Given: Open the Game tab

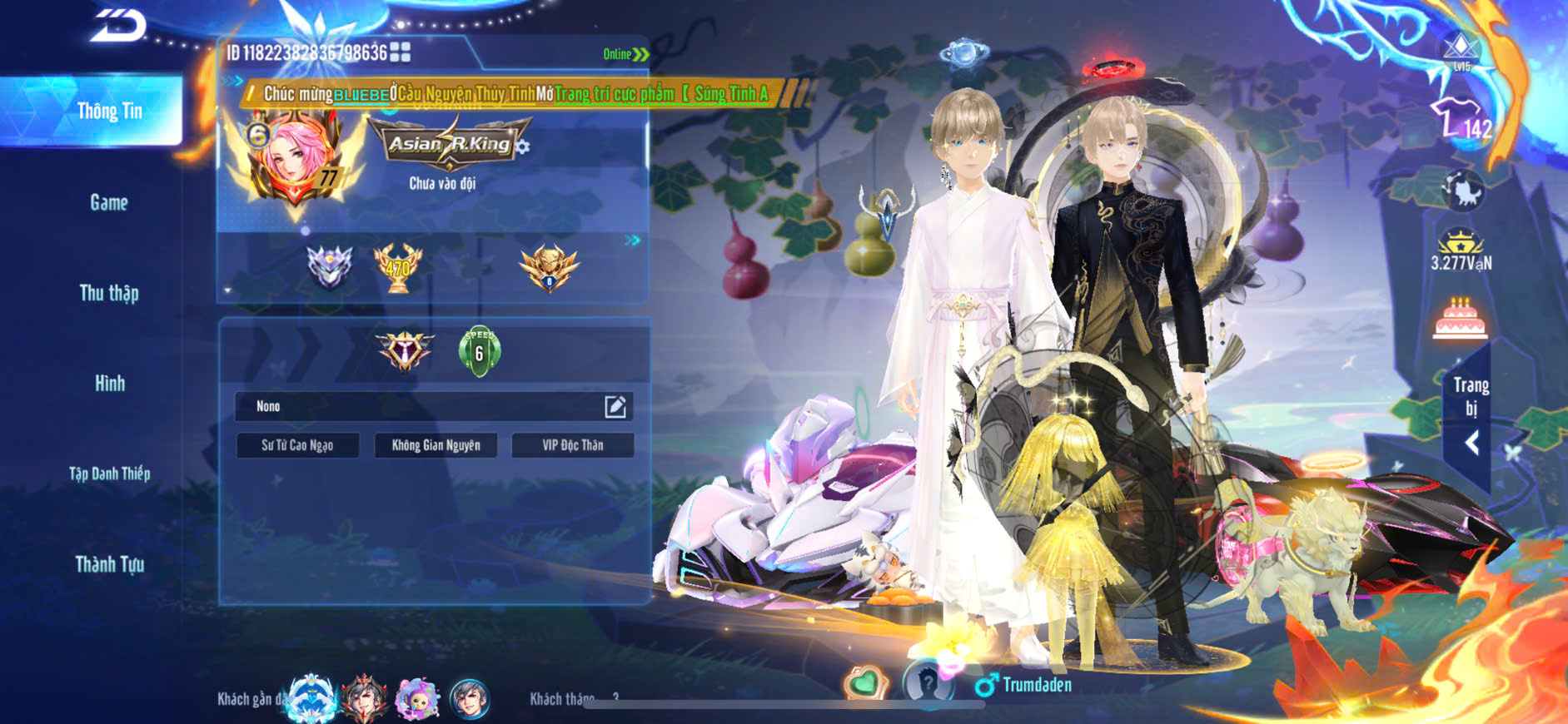Looking at the screenshot, I should coord(109,202).
